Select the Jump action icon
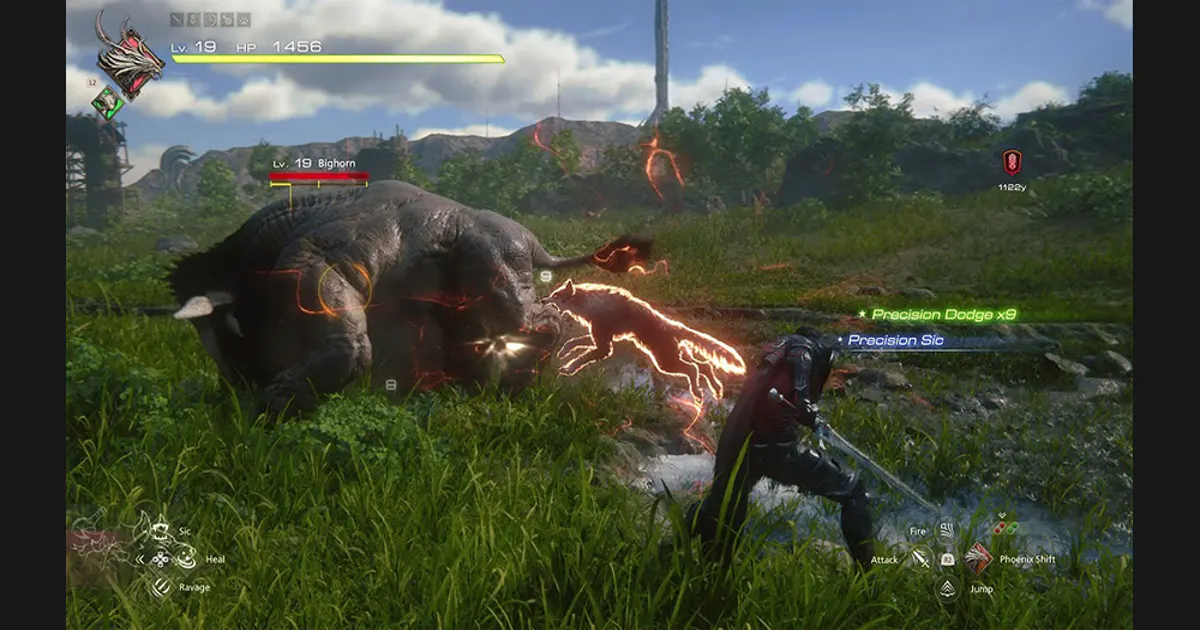This screenshot has width=1200, height=630. click(x=947, y=588)
